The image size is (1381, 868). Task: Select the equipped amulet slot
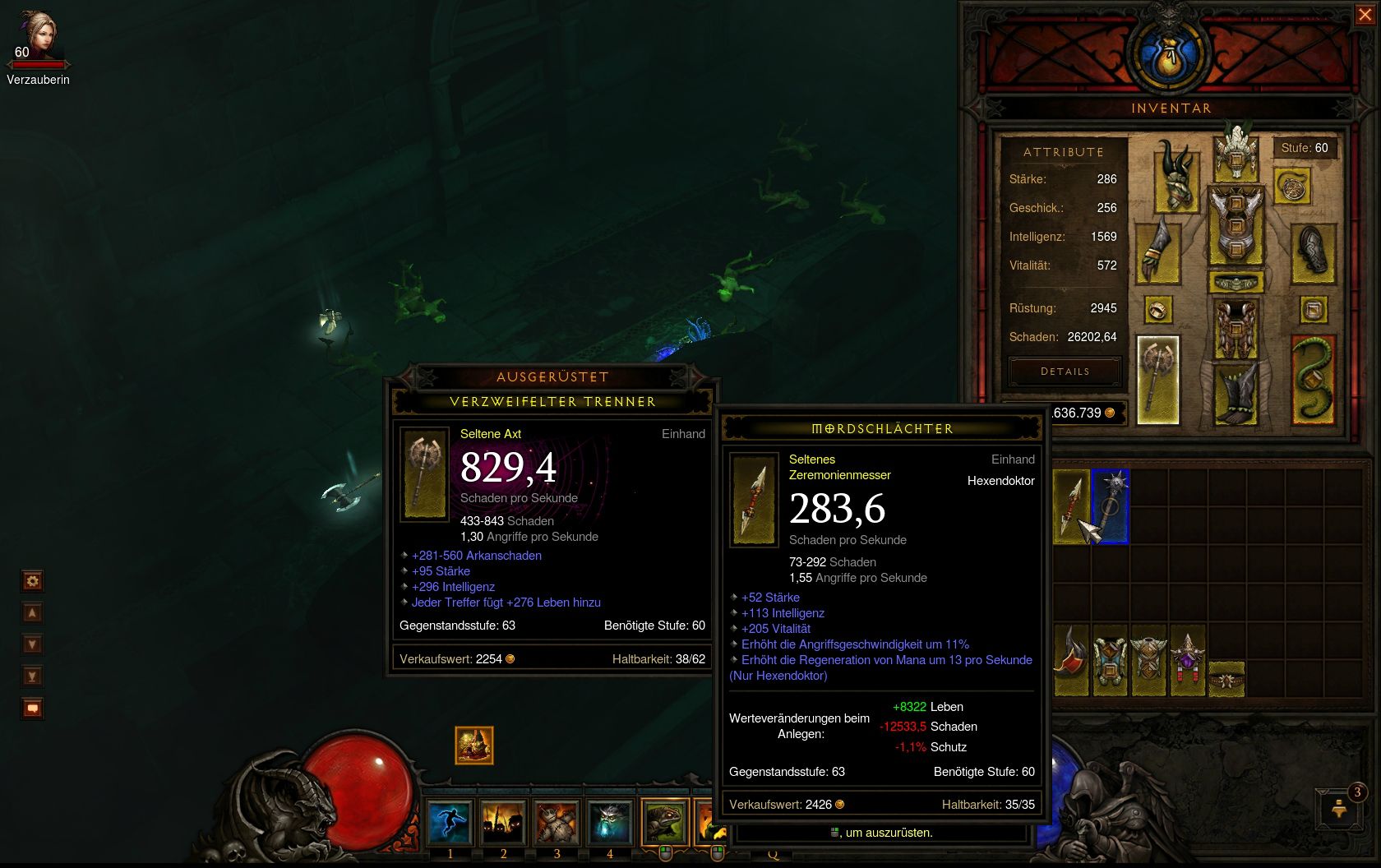click(1292, 187)
